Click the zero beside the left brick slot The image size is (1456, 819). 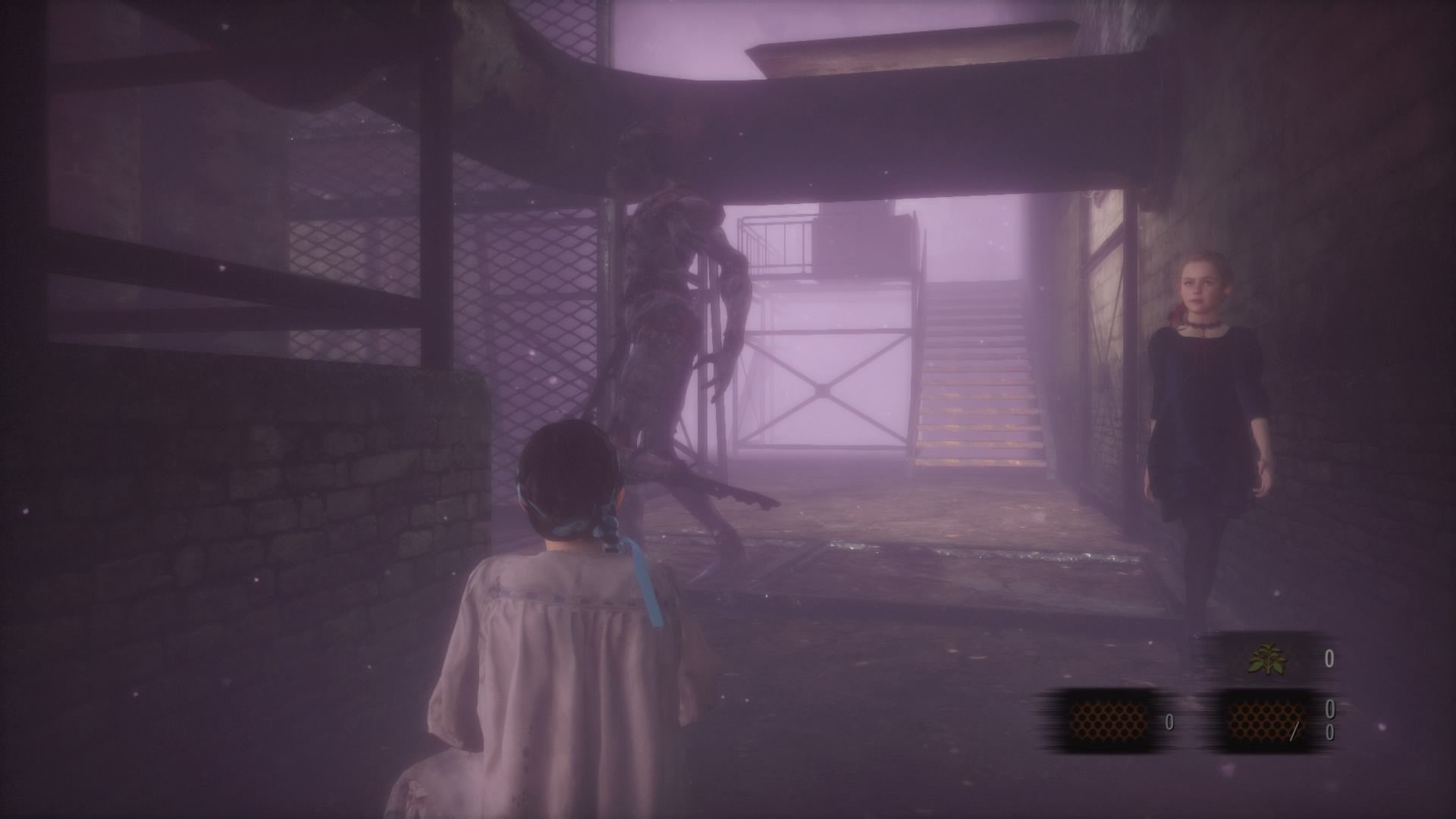click(x=1170, y=722)
